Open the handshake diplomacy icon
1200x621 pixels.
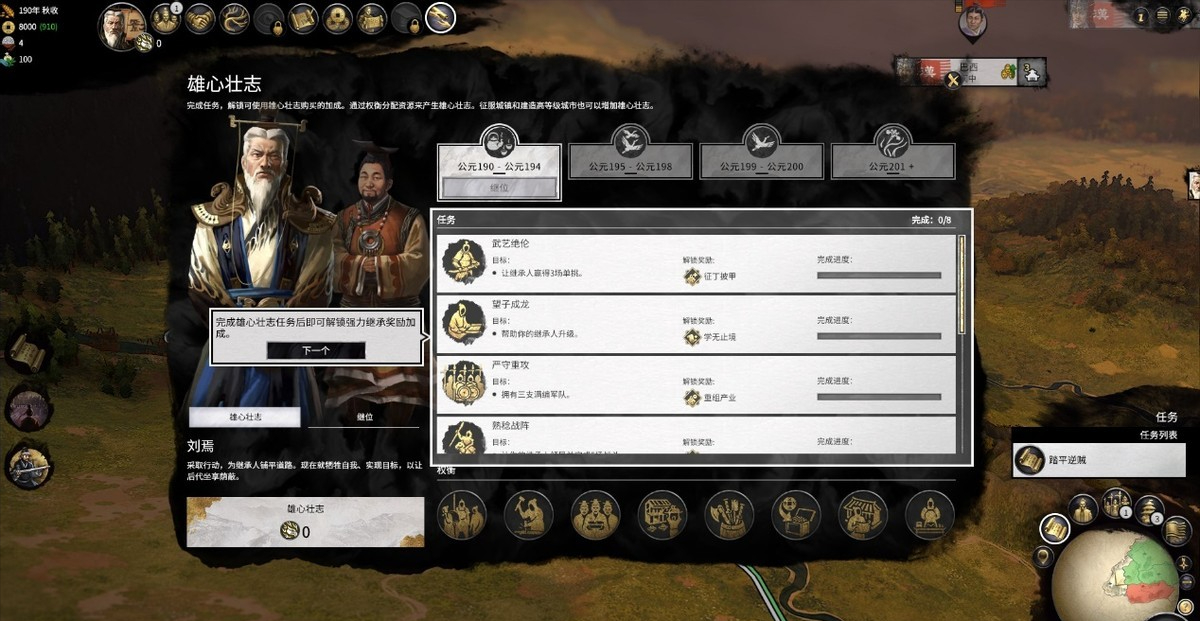[x=200, y=17]
